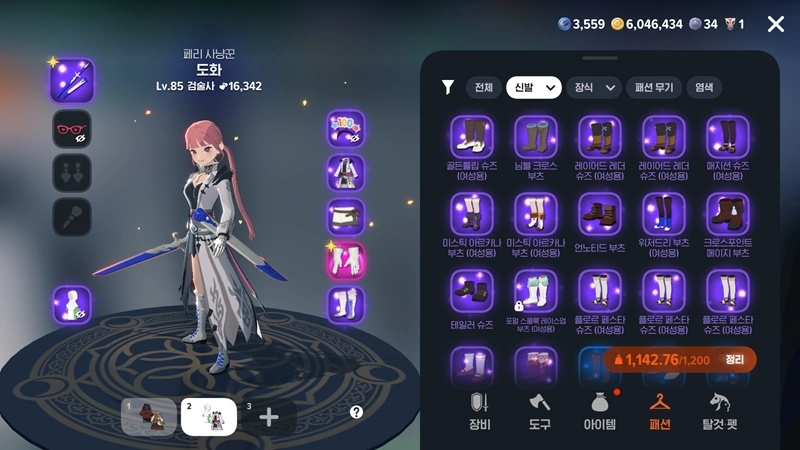Open the 아이템 items tab

click(600, 410)
